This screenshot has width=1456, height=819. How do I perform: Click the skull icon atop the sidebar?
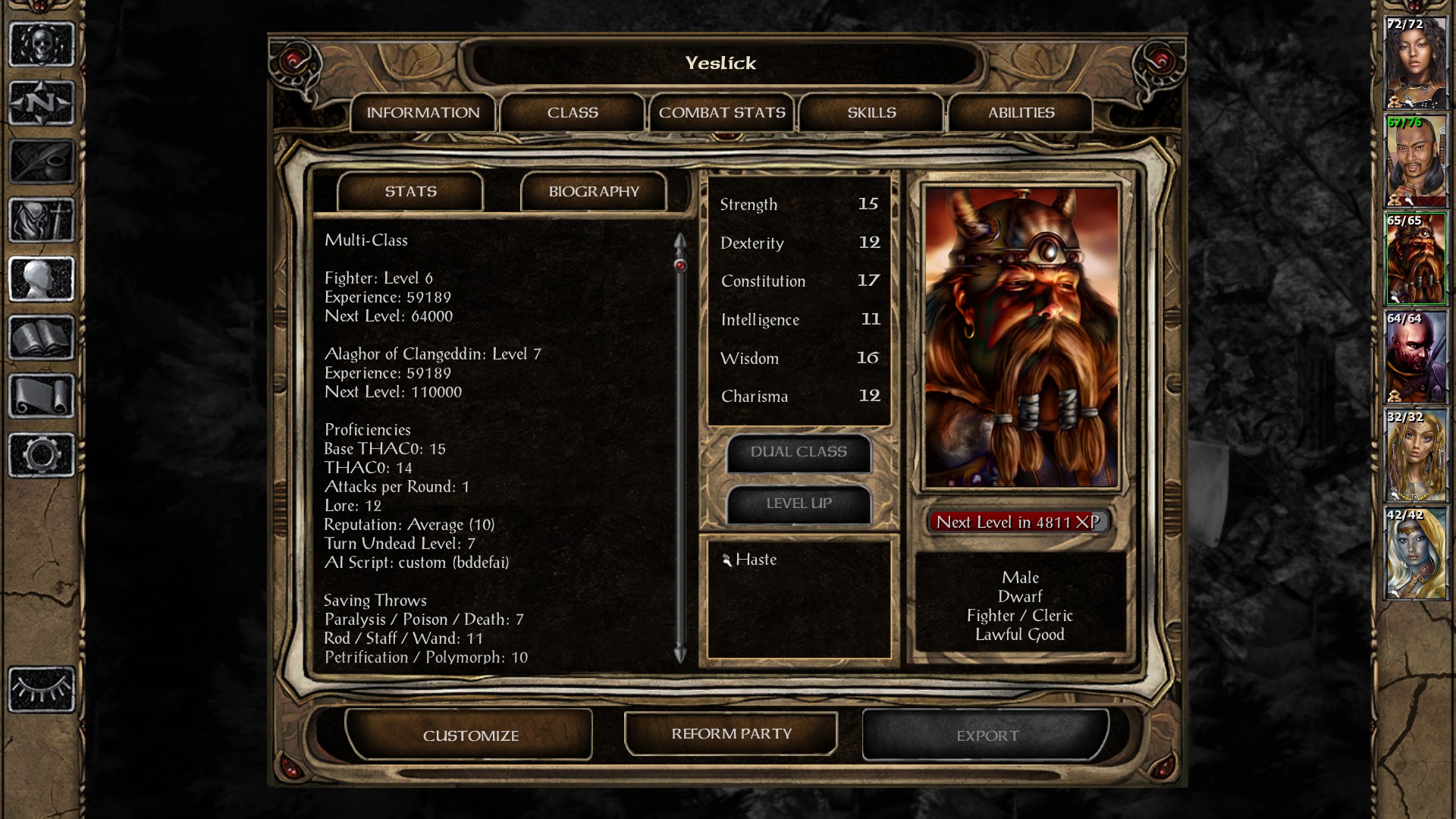[x=42, y=44]
